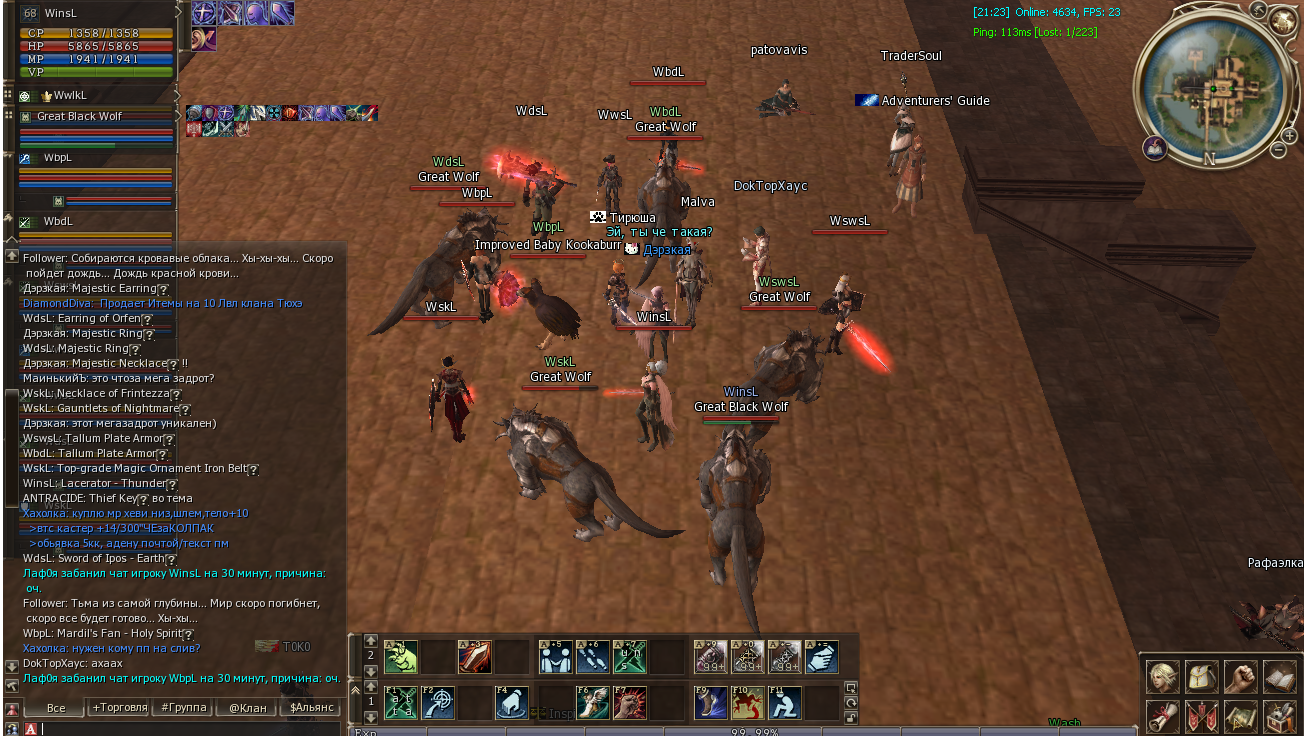
Task: Open the quest scroll icon
Action: click(x=1162, y=716)
